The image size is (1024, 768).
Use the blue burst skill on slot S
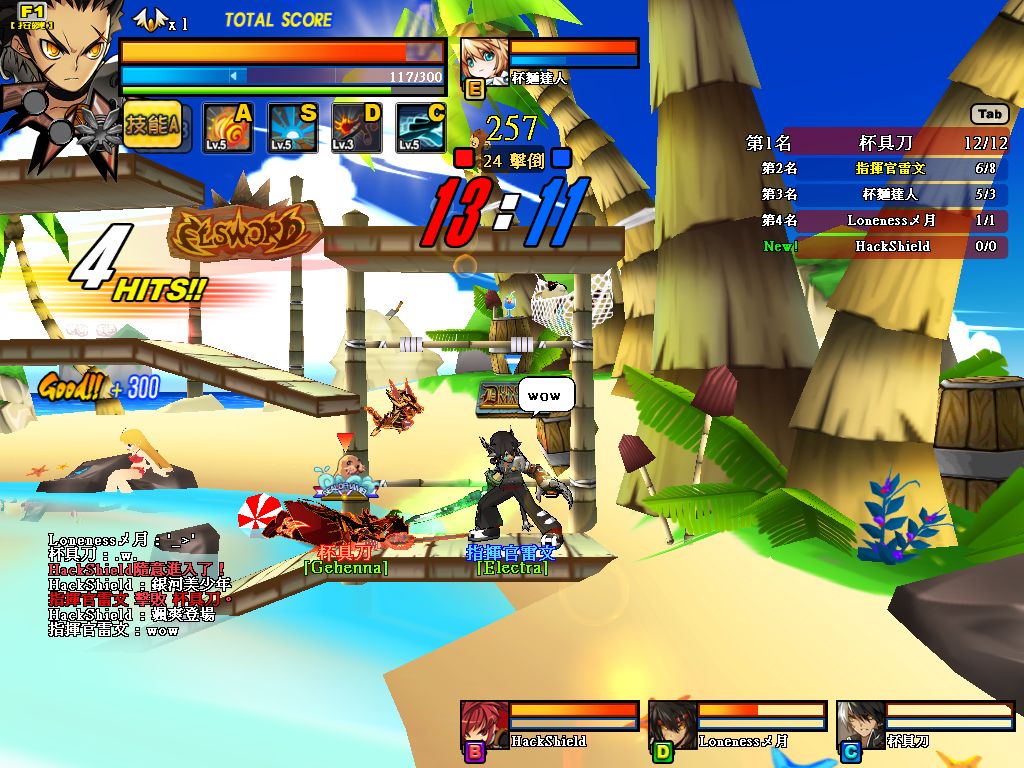[293, 128]
